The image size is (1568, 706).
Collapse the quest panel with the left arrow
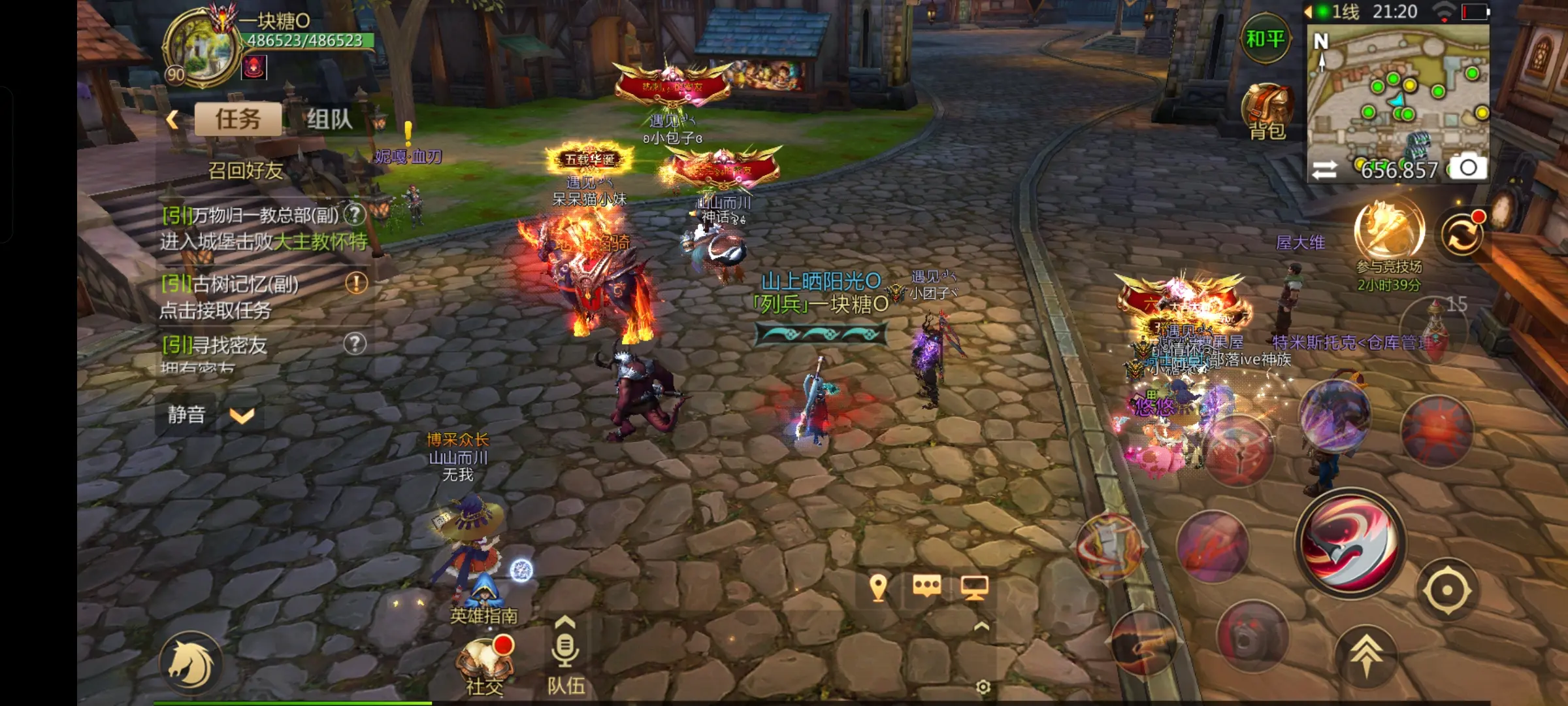[172, 120]
